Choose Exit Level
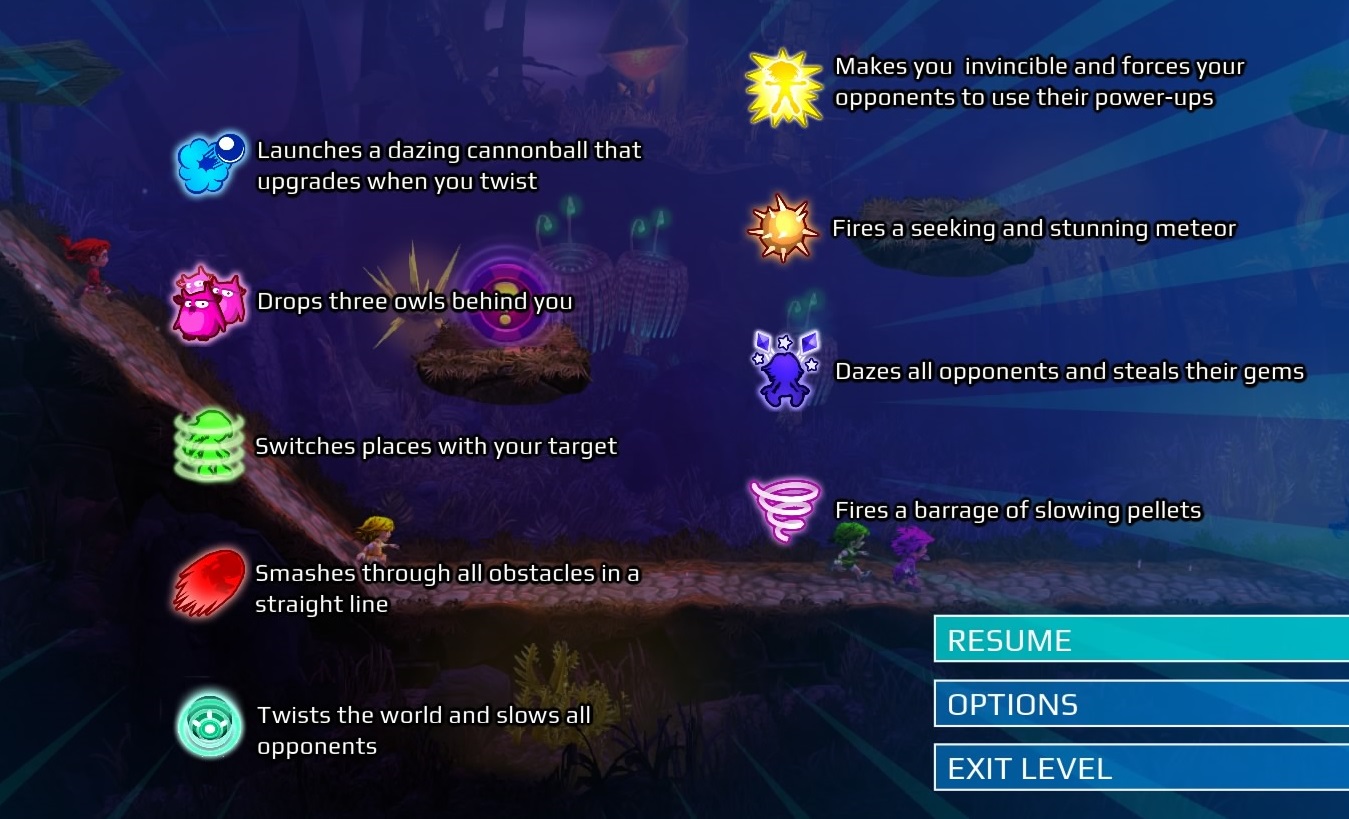1349x819 pixels. coord(1140,768)
